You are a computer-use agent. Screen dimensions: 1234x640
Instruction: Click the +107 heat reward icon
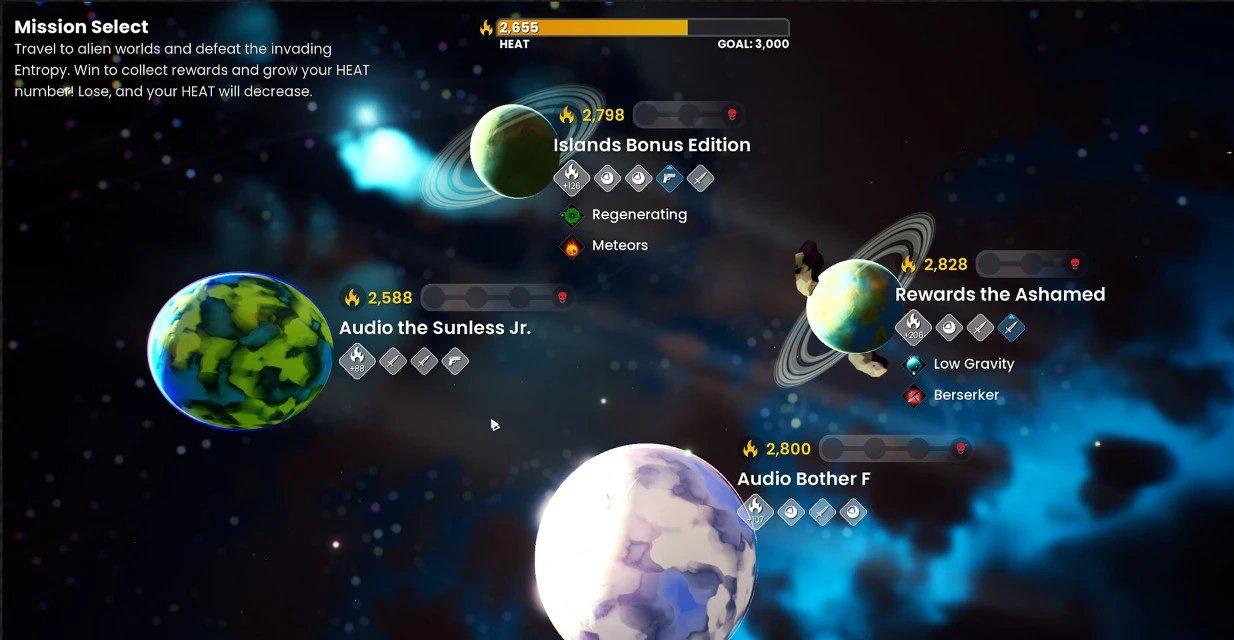756,512
